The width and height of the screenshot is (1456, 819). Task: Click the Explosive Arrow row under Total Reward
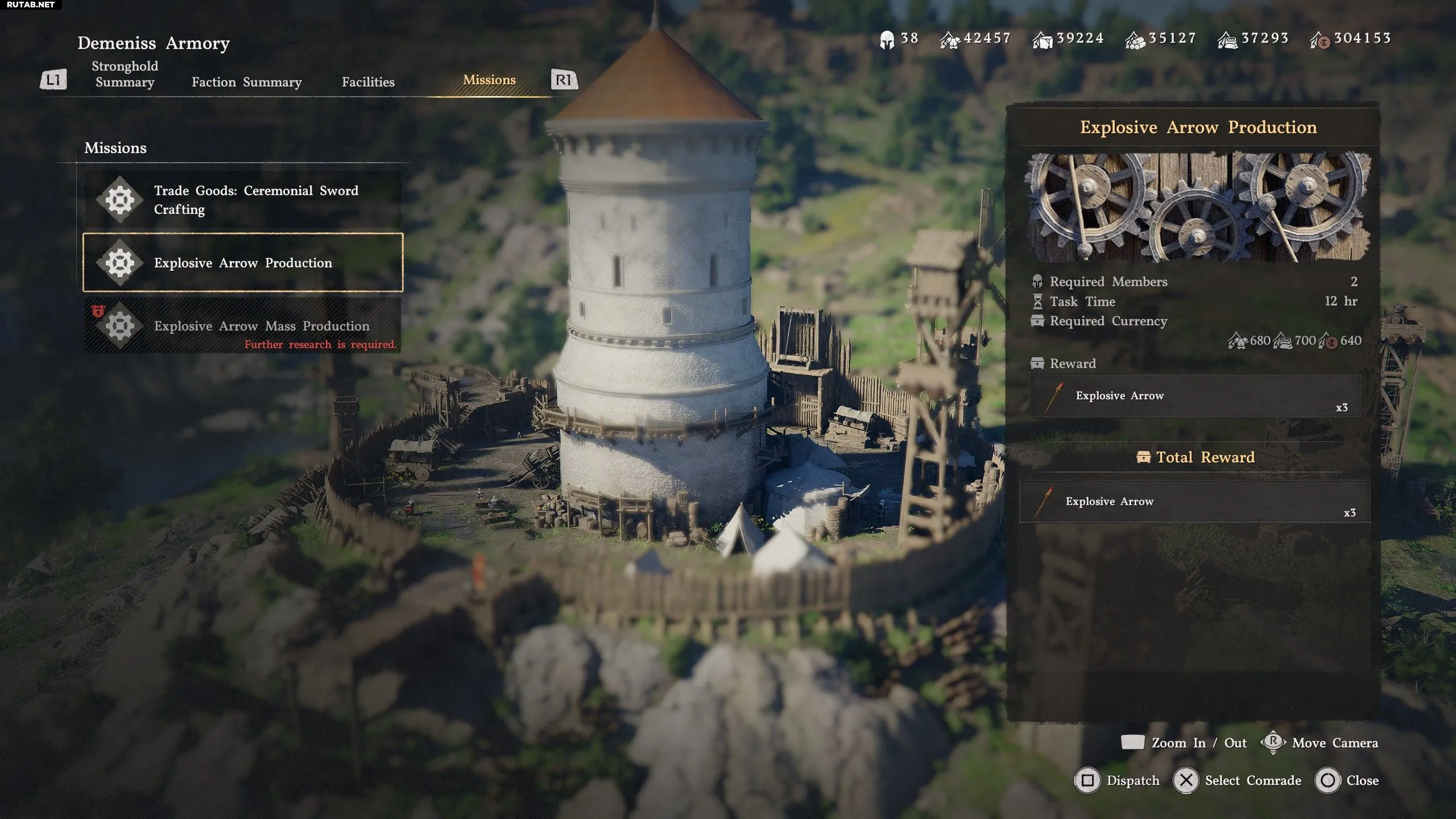(x=1194, y=502)
